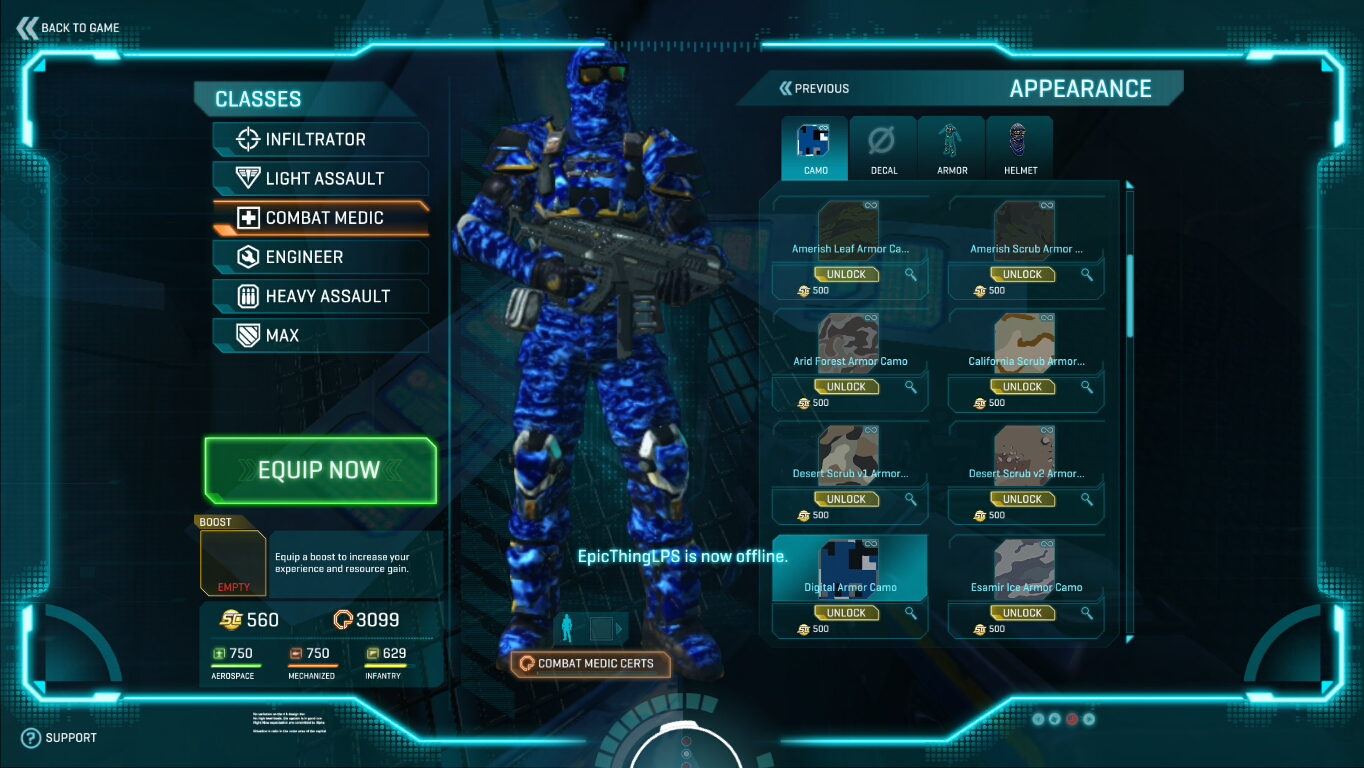Unlock the Esamir Ice Armor Camo
Image resolution: width=1364 pixels, height=768 pixels.
click(1022, 613)
